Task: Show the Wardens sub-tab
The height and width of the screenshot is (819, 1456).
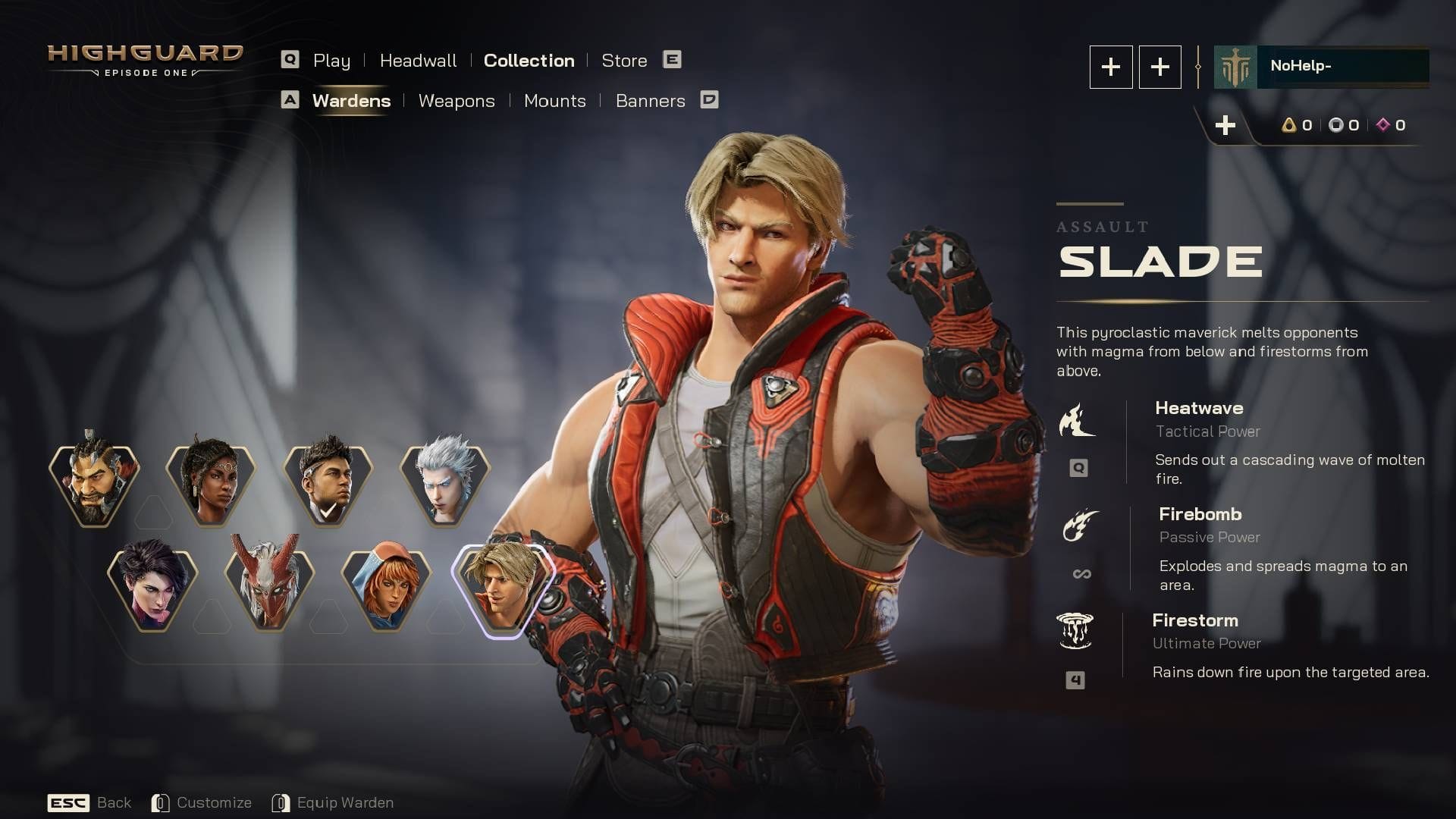Action: click(351, 101)
